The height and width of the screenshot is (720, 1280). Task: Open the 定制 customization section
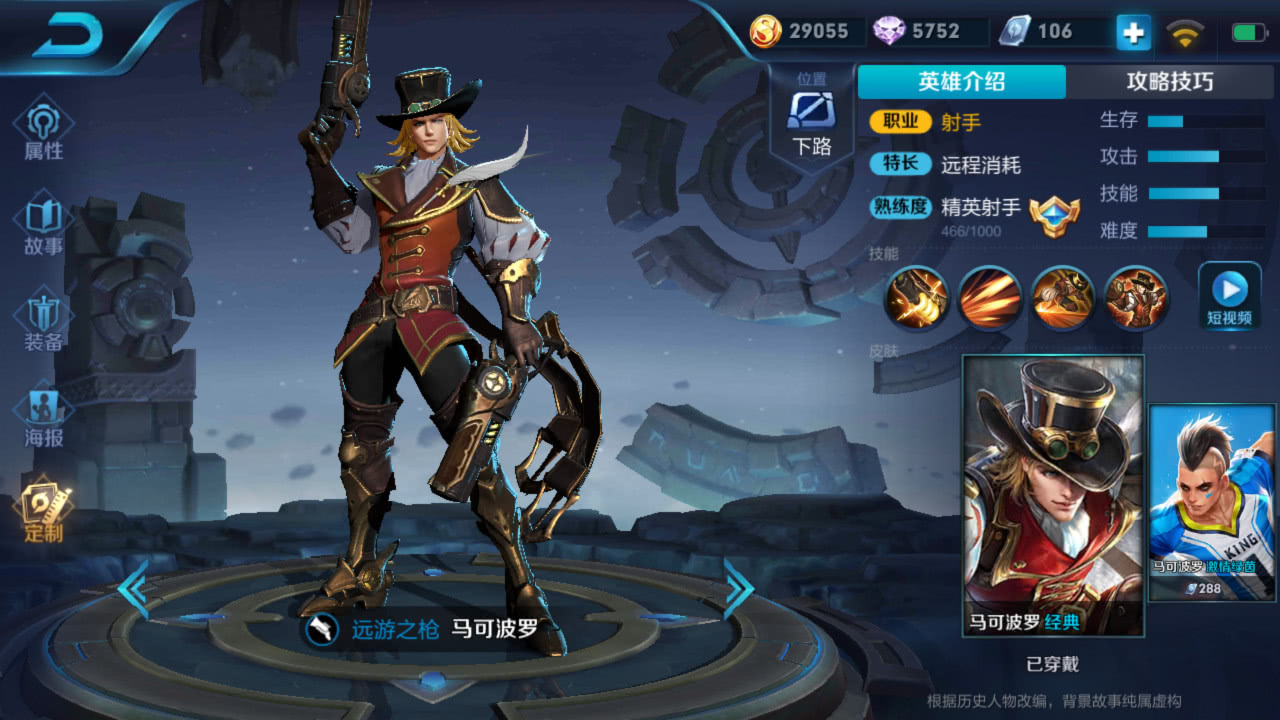coord(43,512)
